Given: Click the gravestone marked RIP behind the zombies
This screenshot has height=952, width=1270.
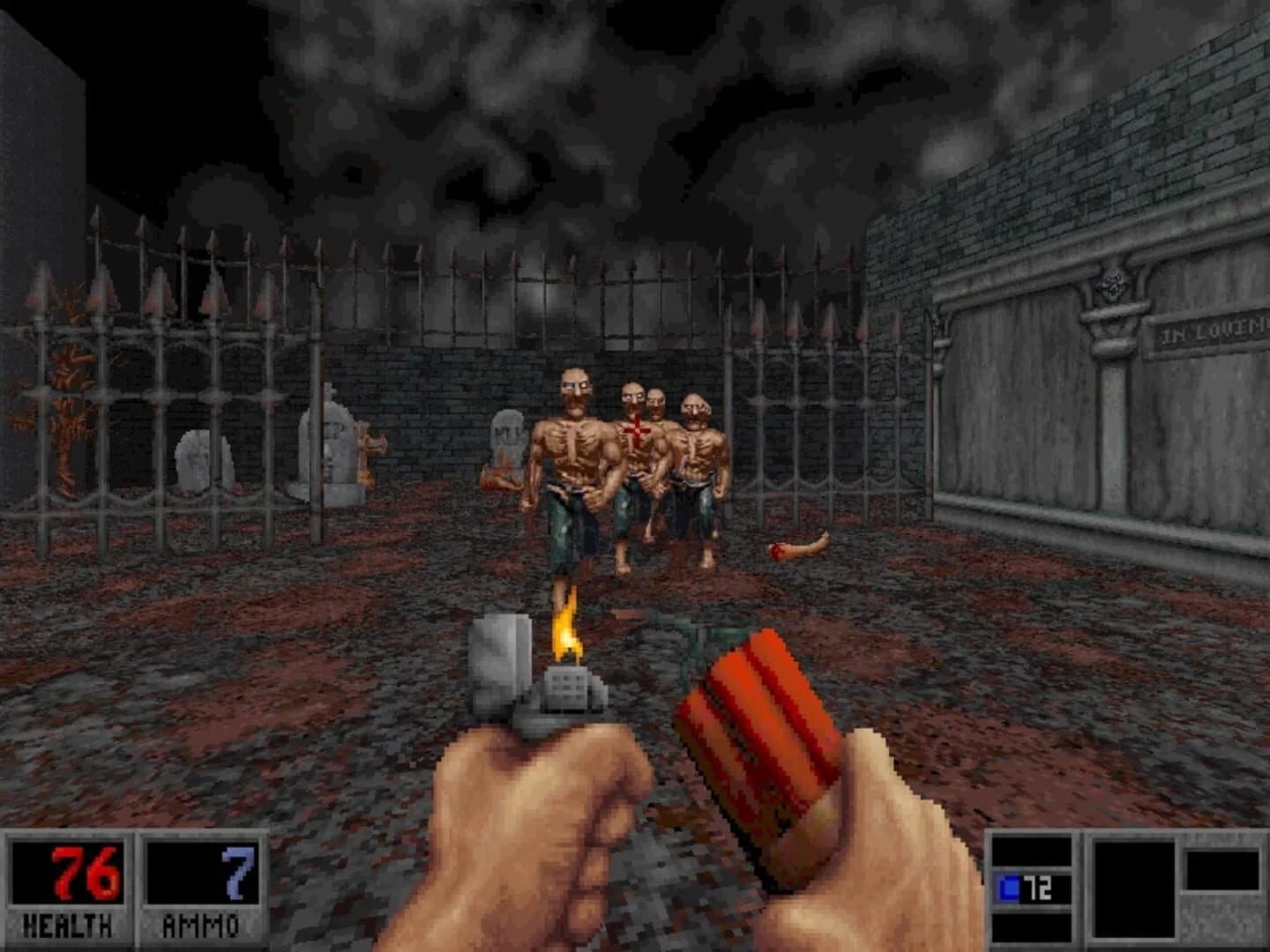Looking at the screenshot, I should [x=507, y=436].
